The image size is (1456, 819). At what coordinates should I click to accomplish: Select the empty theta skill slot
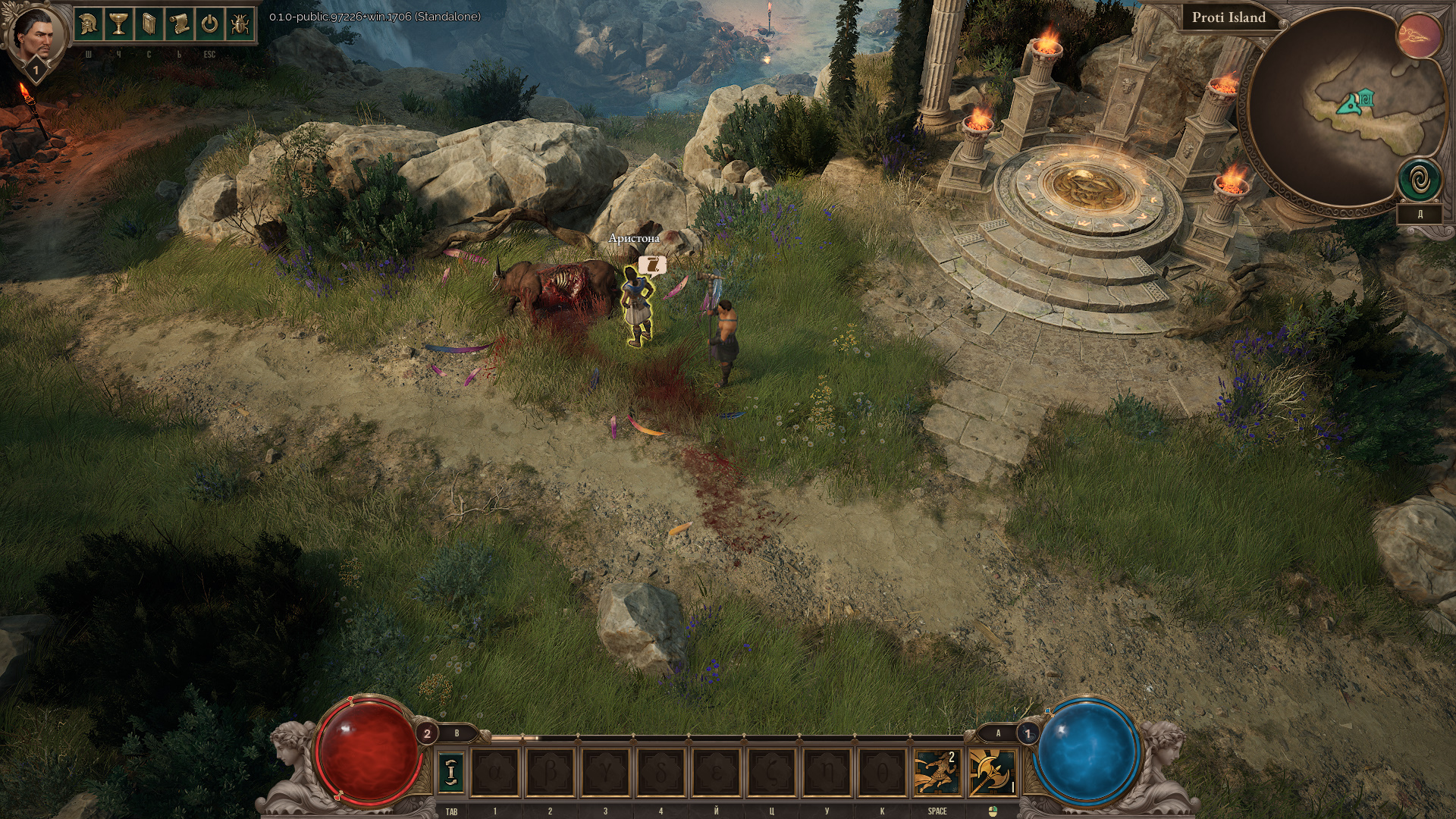[x=882, y=772]
